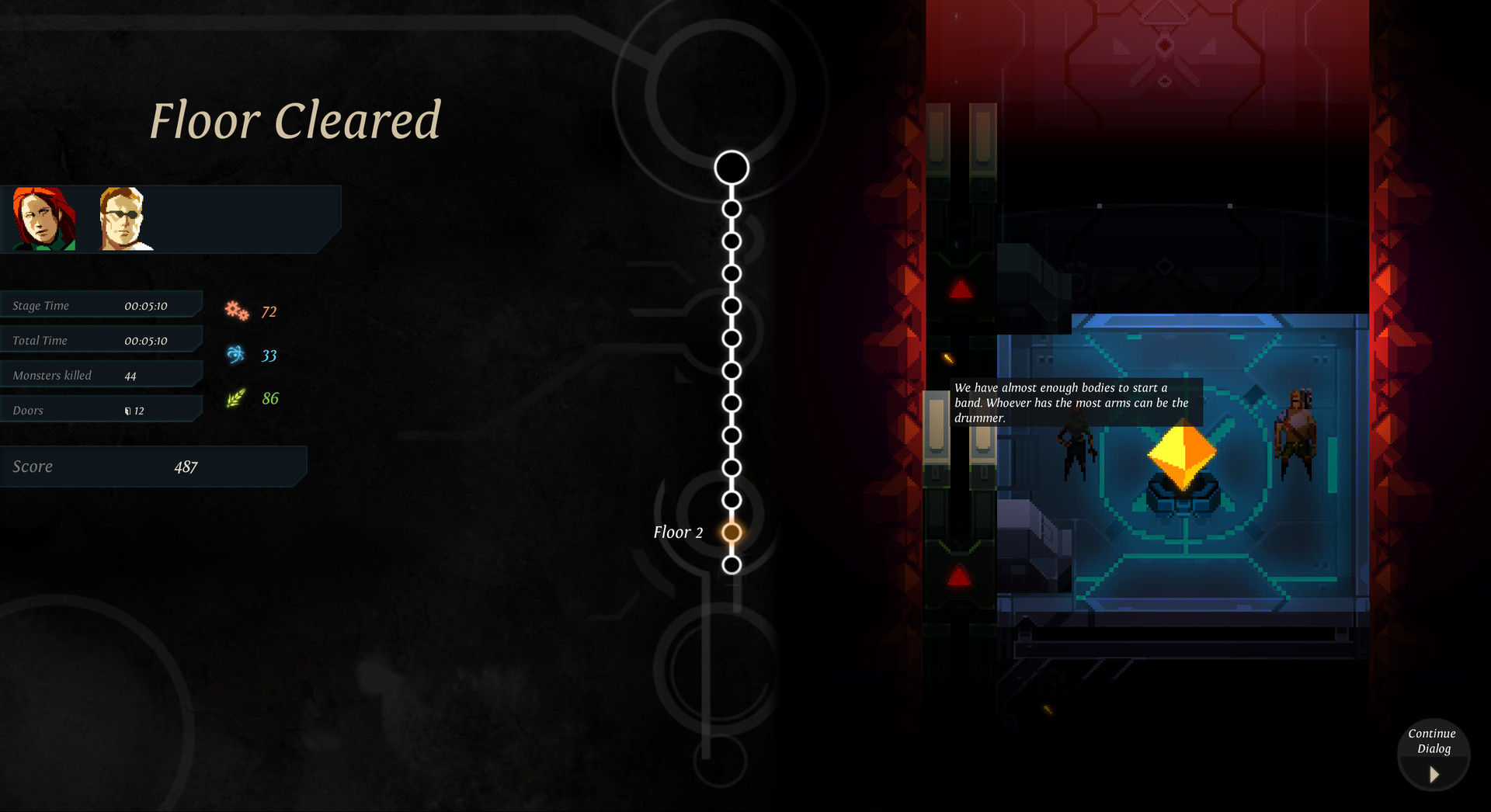Click the large topmost node on the progression track
The height and width of the screenshot is (812, 1491).
(732, 166)
